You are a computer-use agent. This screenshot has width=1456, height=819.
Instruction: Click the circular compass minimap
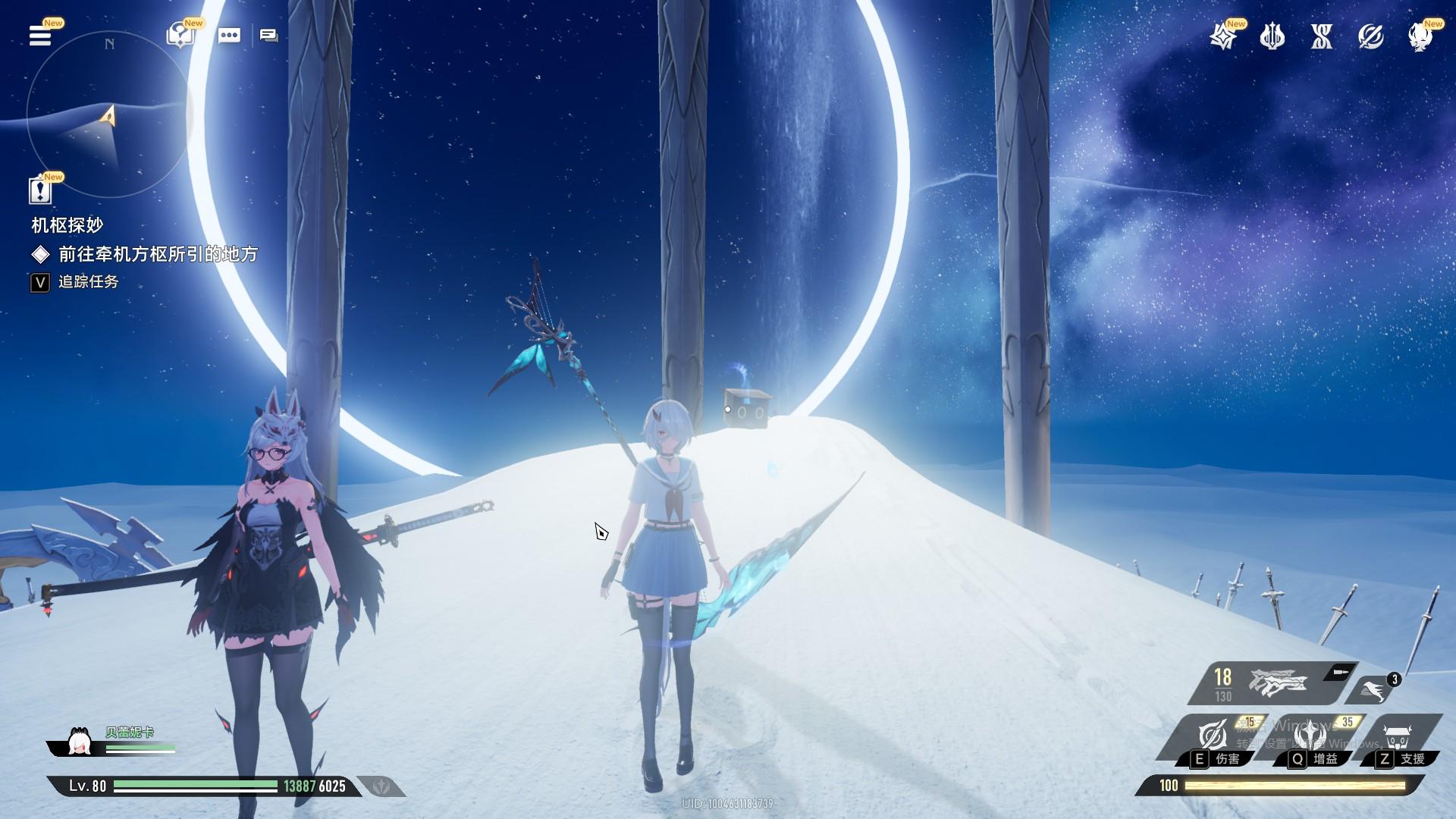coord(109,115)
